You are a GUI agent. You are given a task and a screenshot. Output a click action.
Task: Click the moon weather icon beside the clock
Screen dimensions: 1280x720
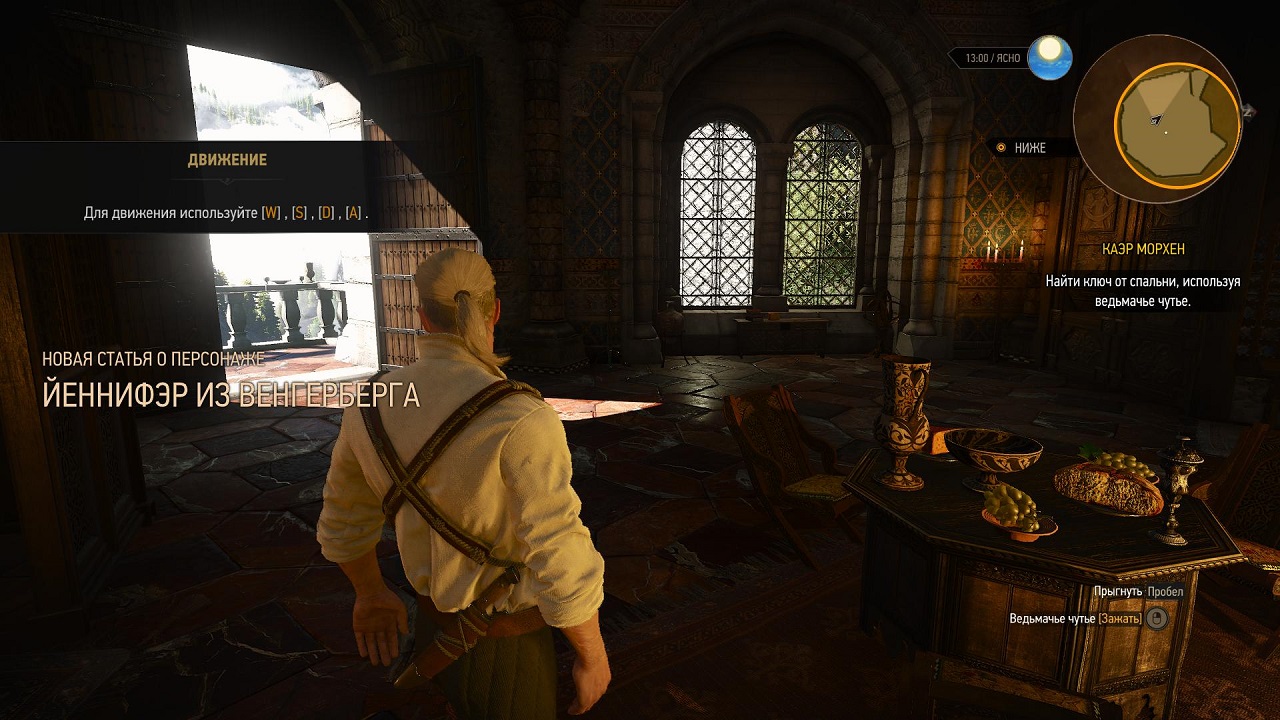tap(1049, 58)
